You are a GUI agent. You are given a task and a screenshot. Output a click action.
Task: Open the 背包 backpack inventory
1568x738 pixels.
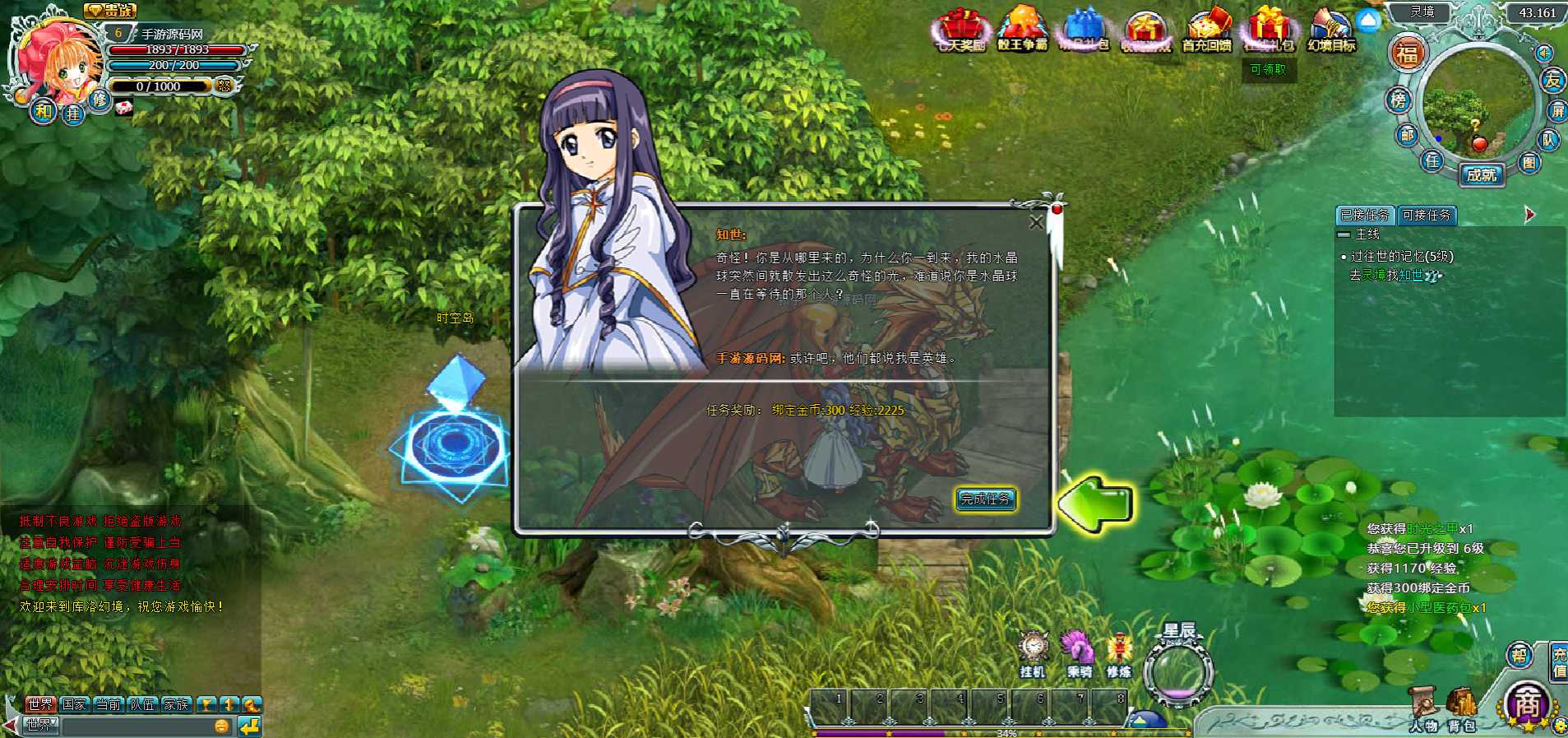click(1462, 708)
